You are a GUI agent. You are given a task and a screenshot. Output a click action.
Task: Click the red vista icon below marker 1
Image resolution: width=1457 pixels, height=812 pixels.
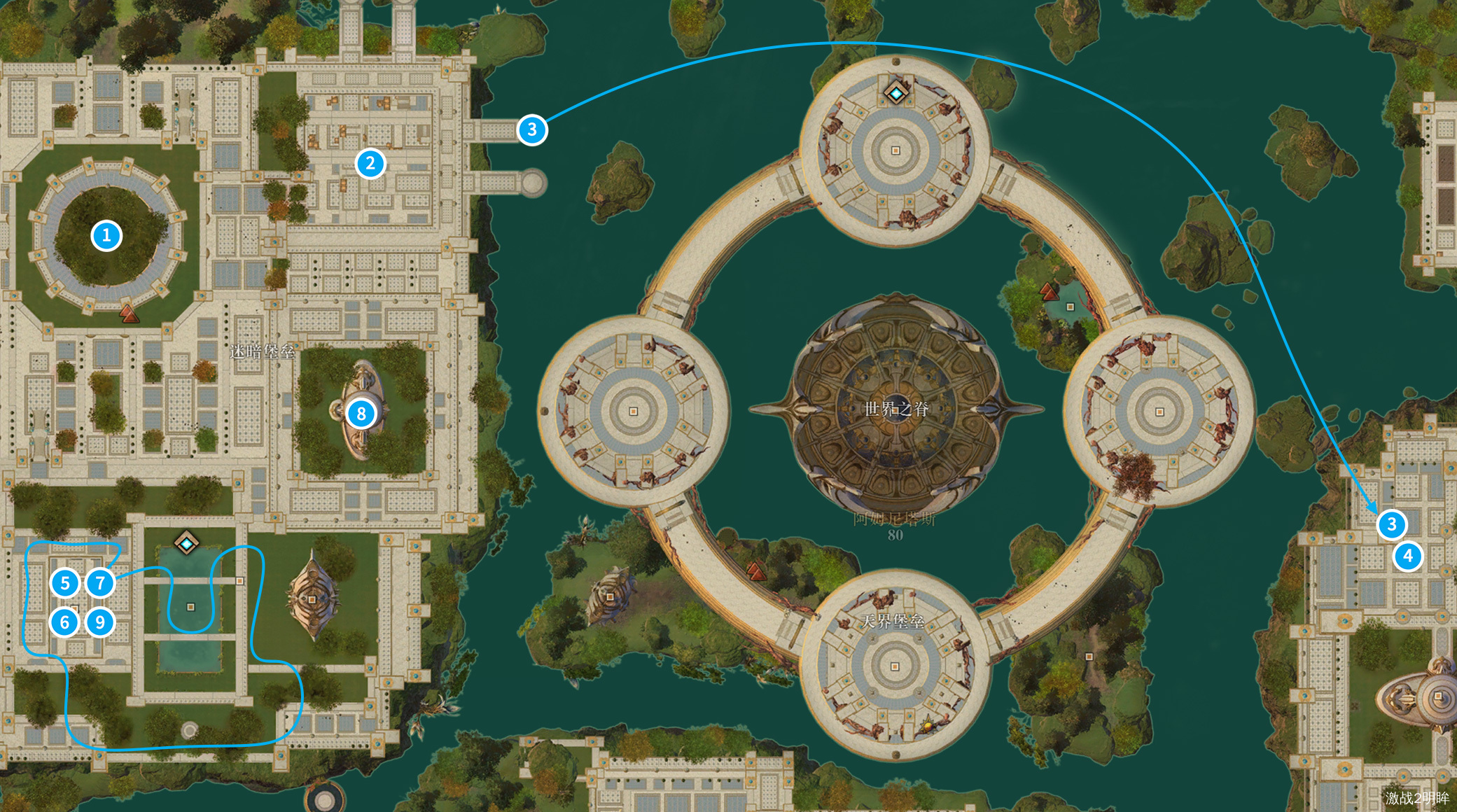(129, 313)
